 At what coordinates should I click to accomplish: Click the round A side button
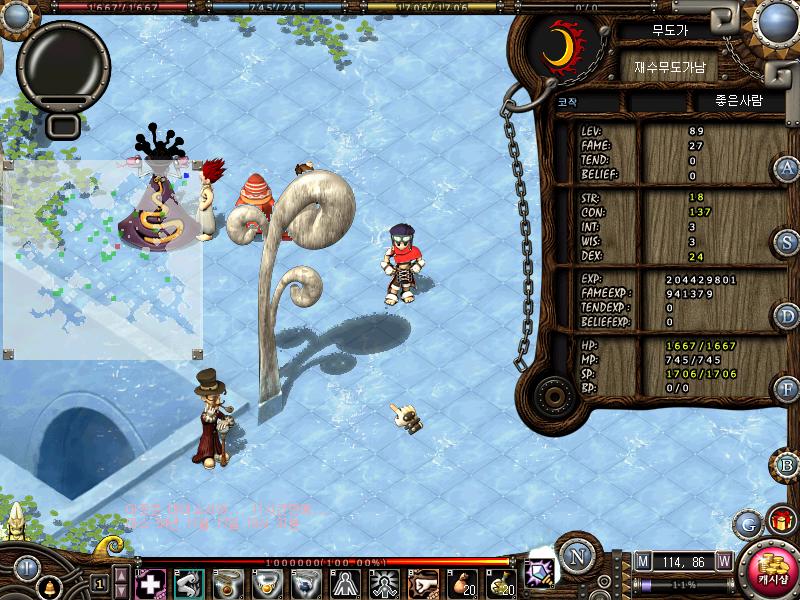[787, 168]
